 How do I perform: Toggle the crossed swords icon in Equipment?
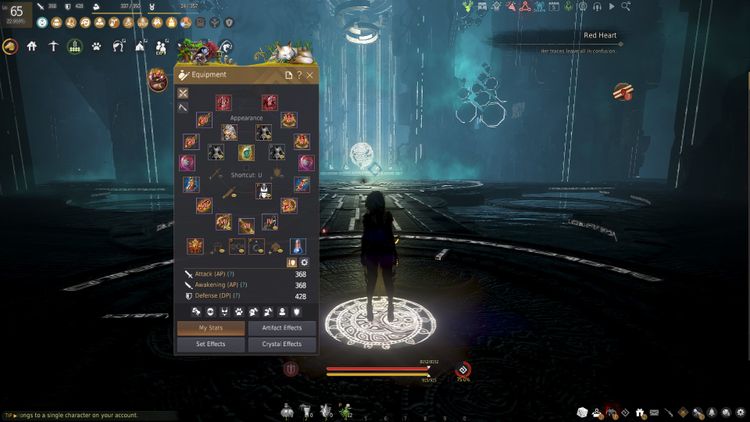(183, 93)
